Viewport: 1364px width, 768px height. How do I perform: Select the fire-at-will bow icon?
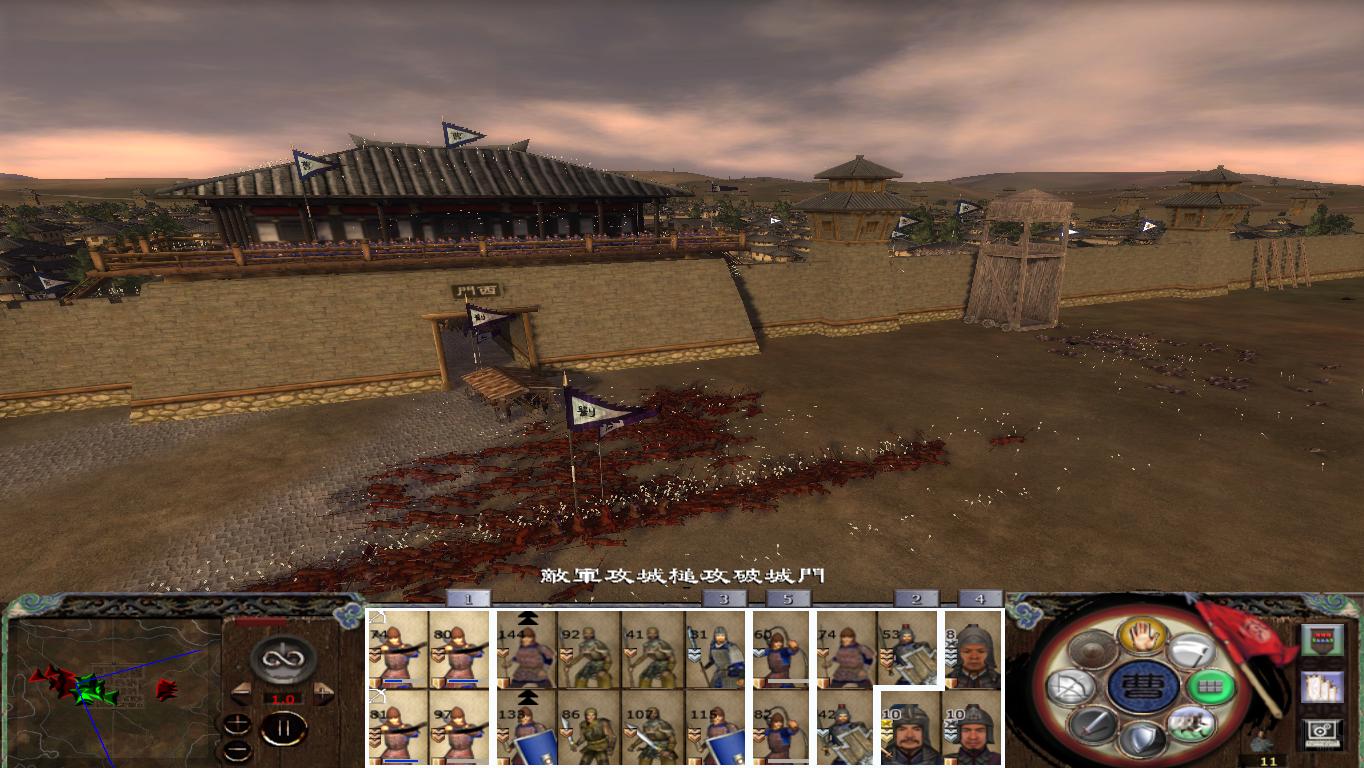click(1071, 686)
